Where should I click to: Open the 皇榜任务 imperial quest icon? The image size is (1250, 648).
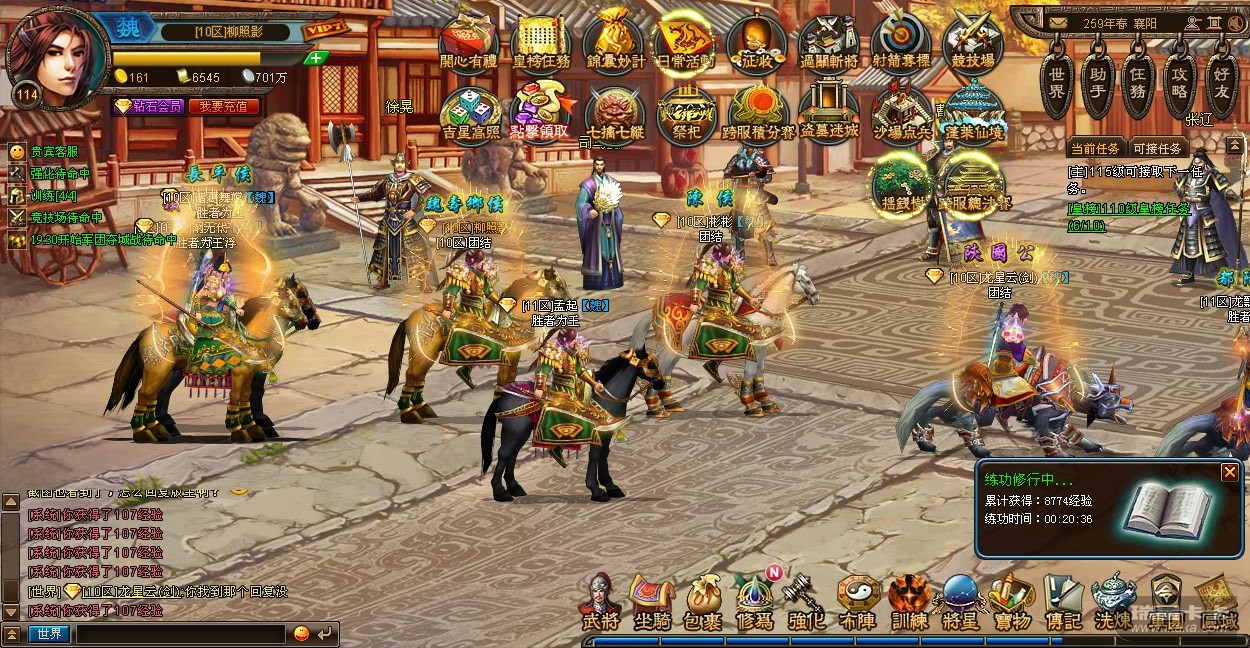[541, 42]
